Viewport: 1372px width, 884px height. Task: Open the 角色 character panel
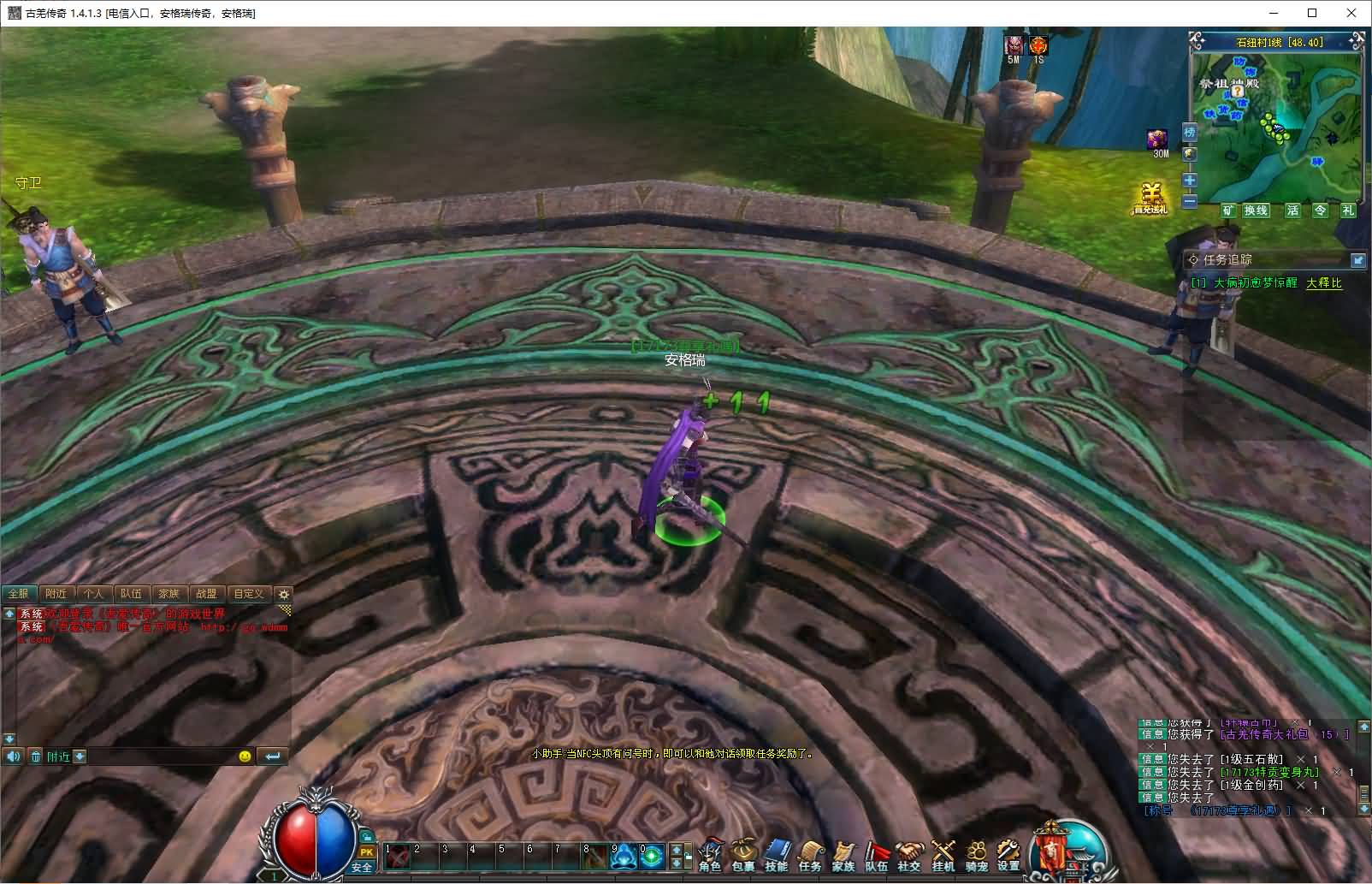coord(710,856)
